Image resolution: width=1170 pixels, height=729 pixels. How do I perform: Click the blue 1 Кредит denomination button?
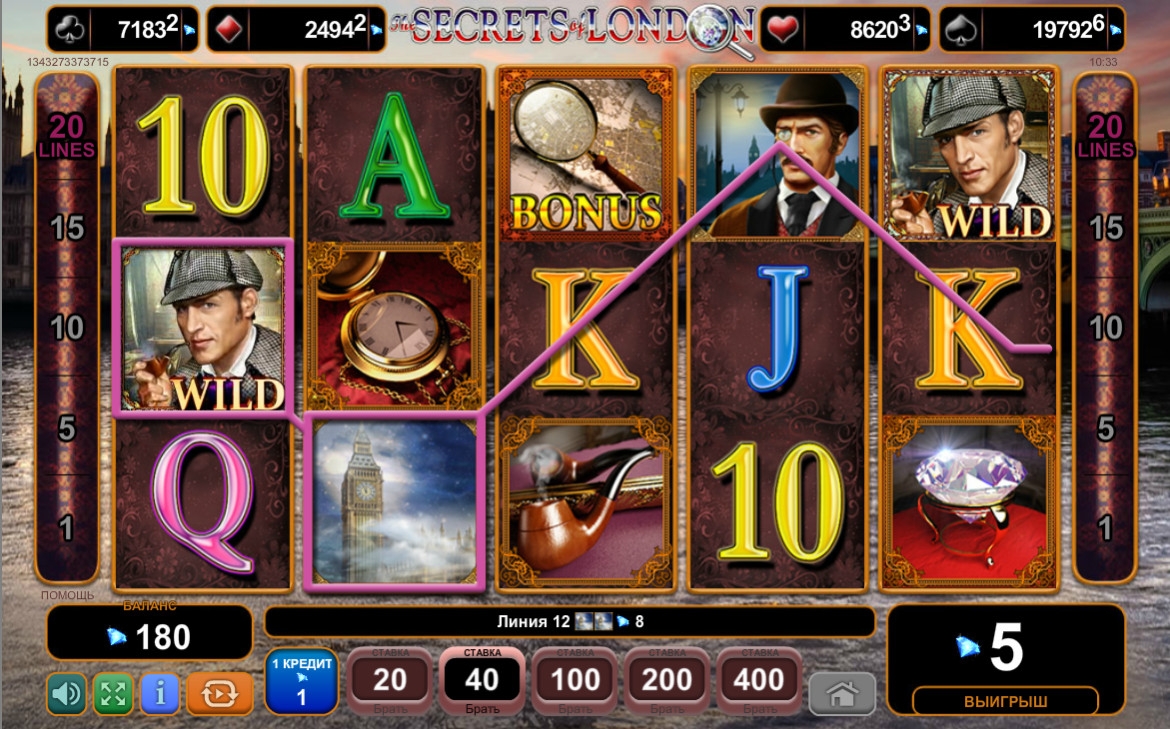[302, 682]
